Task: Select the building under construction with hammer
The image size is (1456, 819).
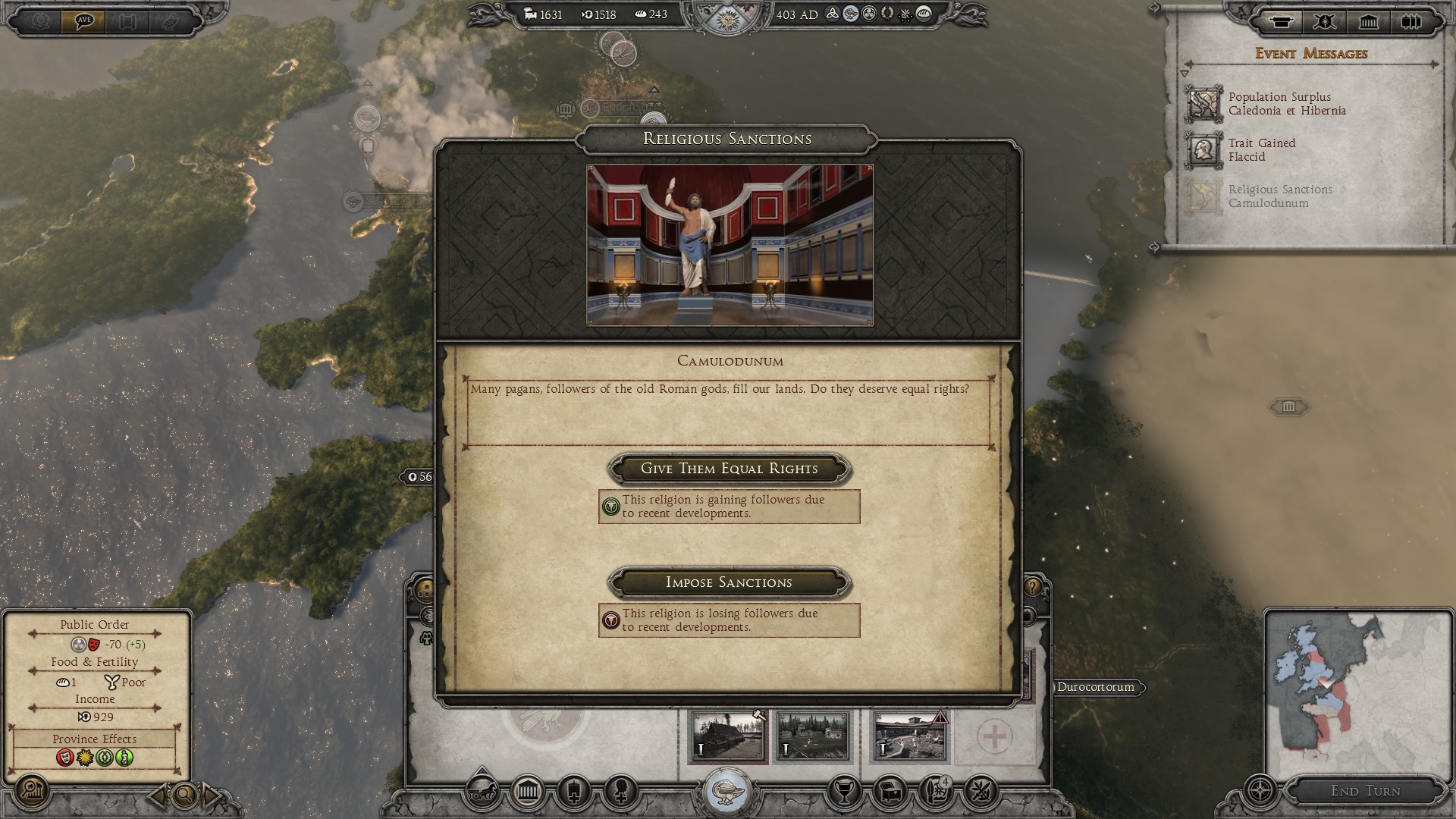Action: [x=728, y=736]
